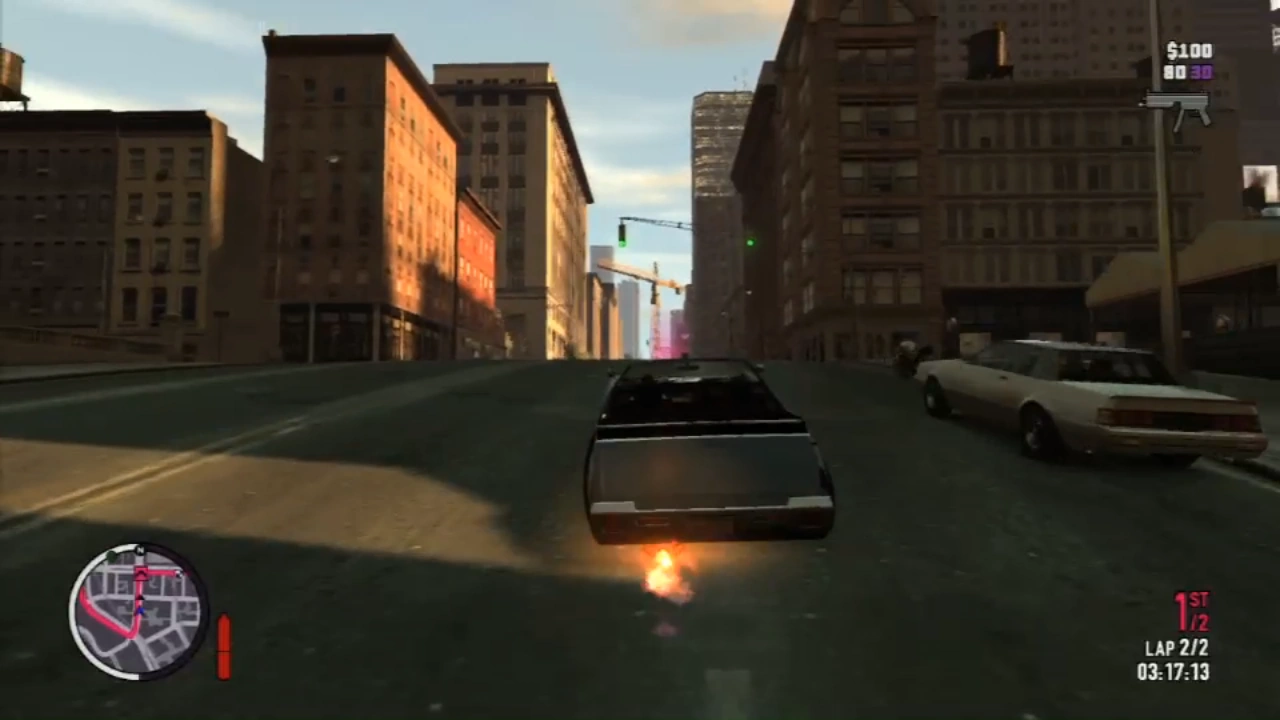Viewport: 1280px width, 720px height.
Task: Toggle the LAP 2/2 counter display
Action: 1177,648
